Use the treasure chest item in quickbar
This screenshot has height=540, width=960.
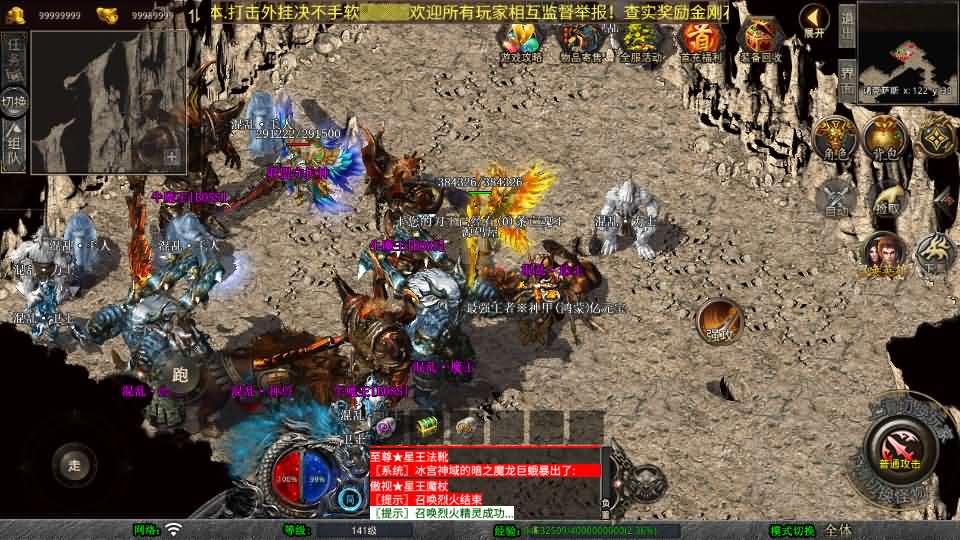click(428, 427)
